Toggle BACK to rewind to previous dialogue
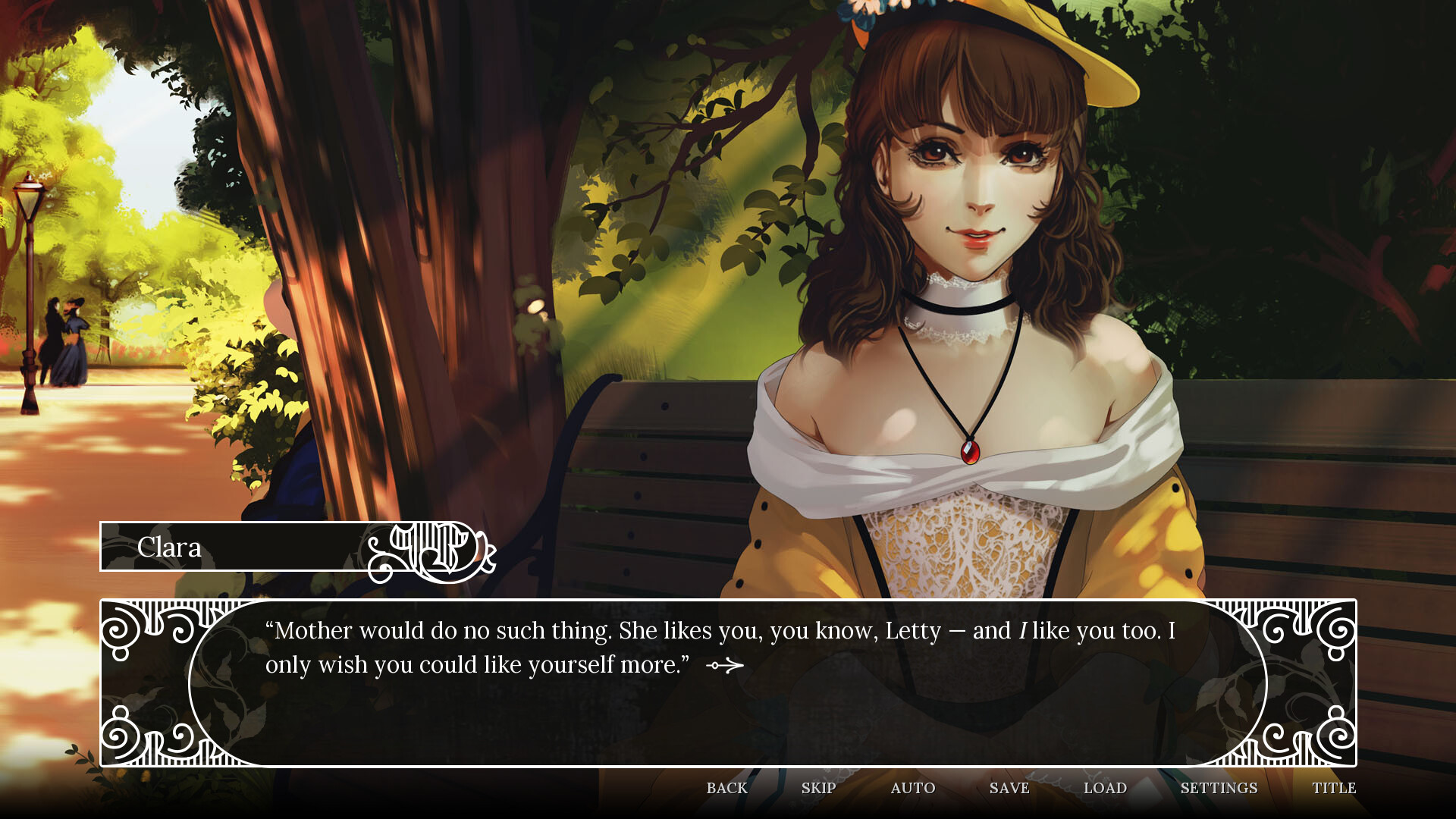Viewport: 1456px width, 819px height. click(x=727, y=789)
